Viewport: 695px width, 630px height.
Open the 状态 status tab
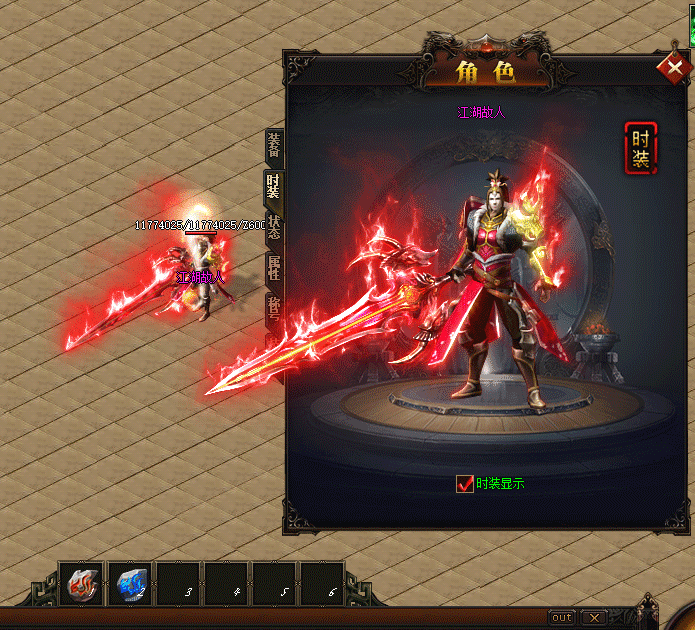coord(273,228)
